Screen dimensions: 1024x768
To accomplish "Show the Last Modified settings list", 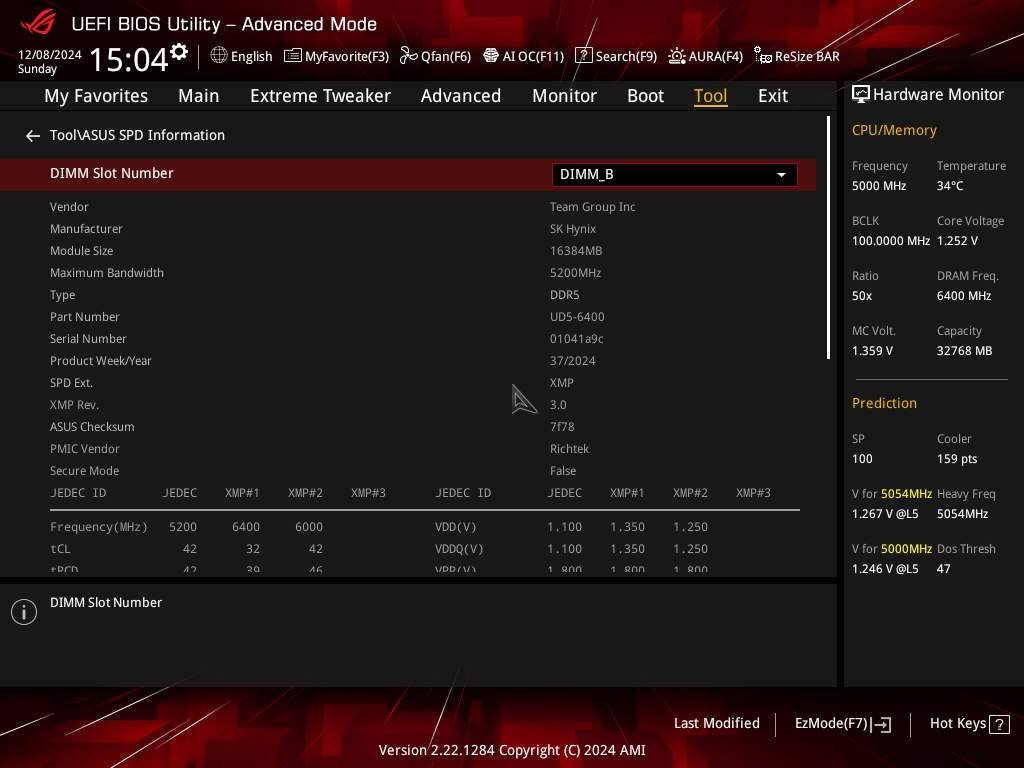I will pos(716,723).
